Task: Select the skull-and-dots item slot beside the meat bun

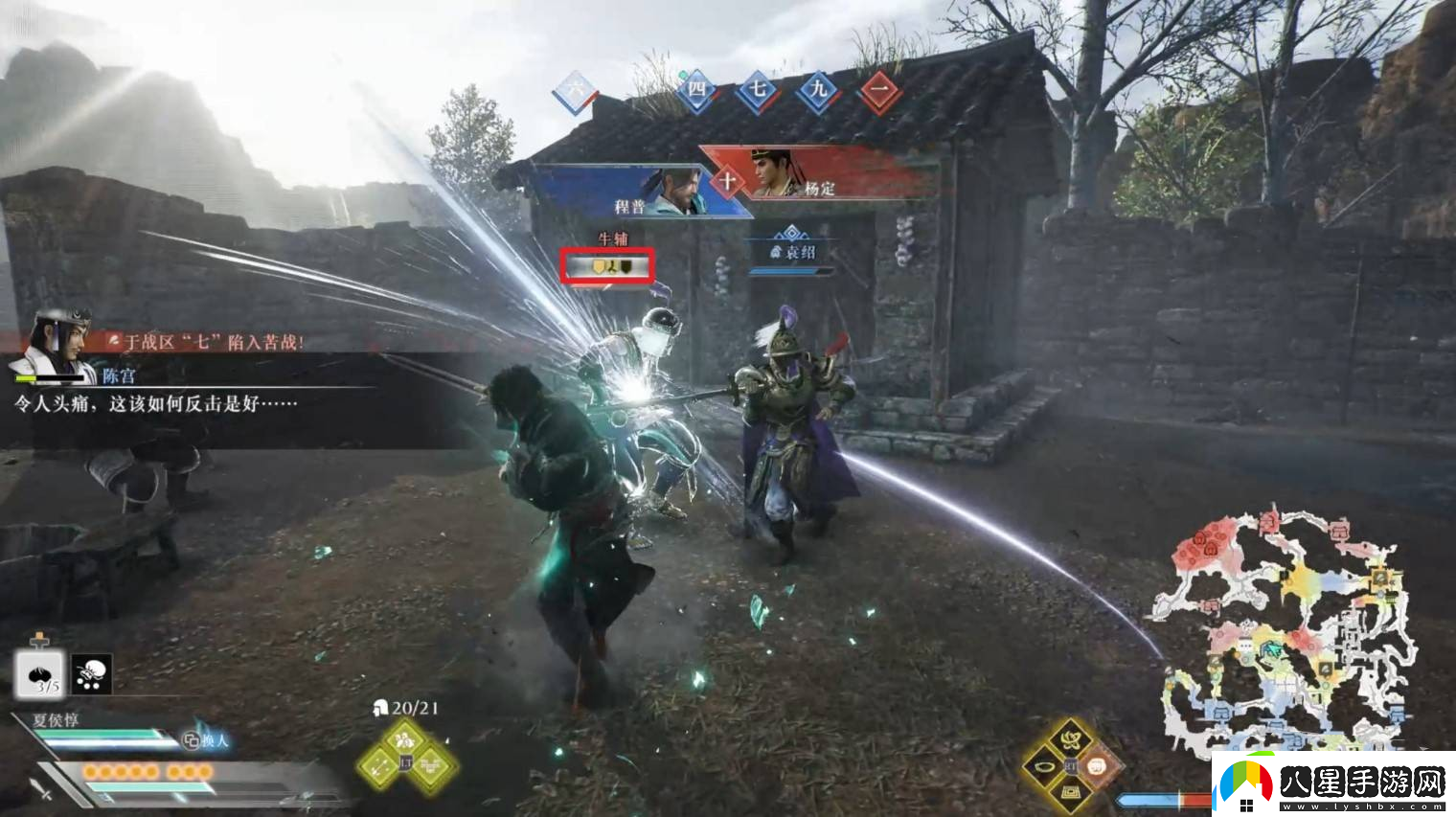Action: [x=92, y=673]
